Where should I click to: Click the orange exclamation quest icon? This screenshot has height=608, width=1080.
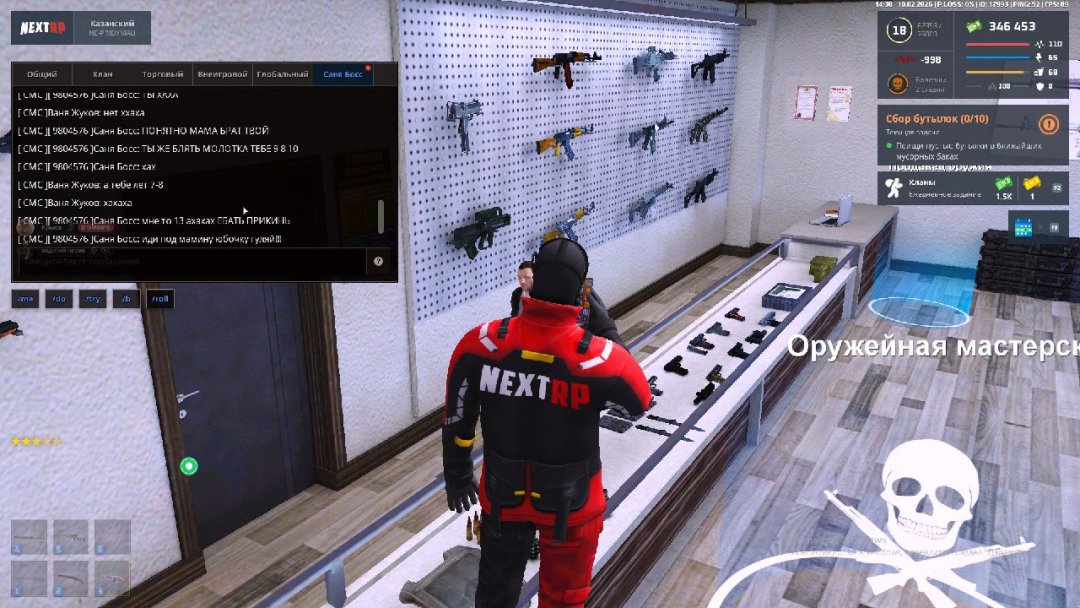[1048, 124]
